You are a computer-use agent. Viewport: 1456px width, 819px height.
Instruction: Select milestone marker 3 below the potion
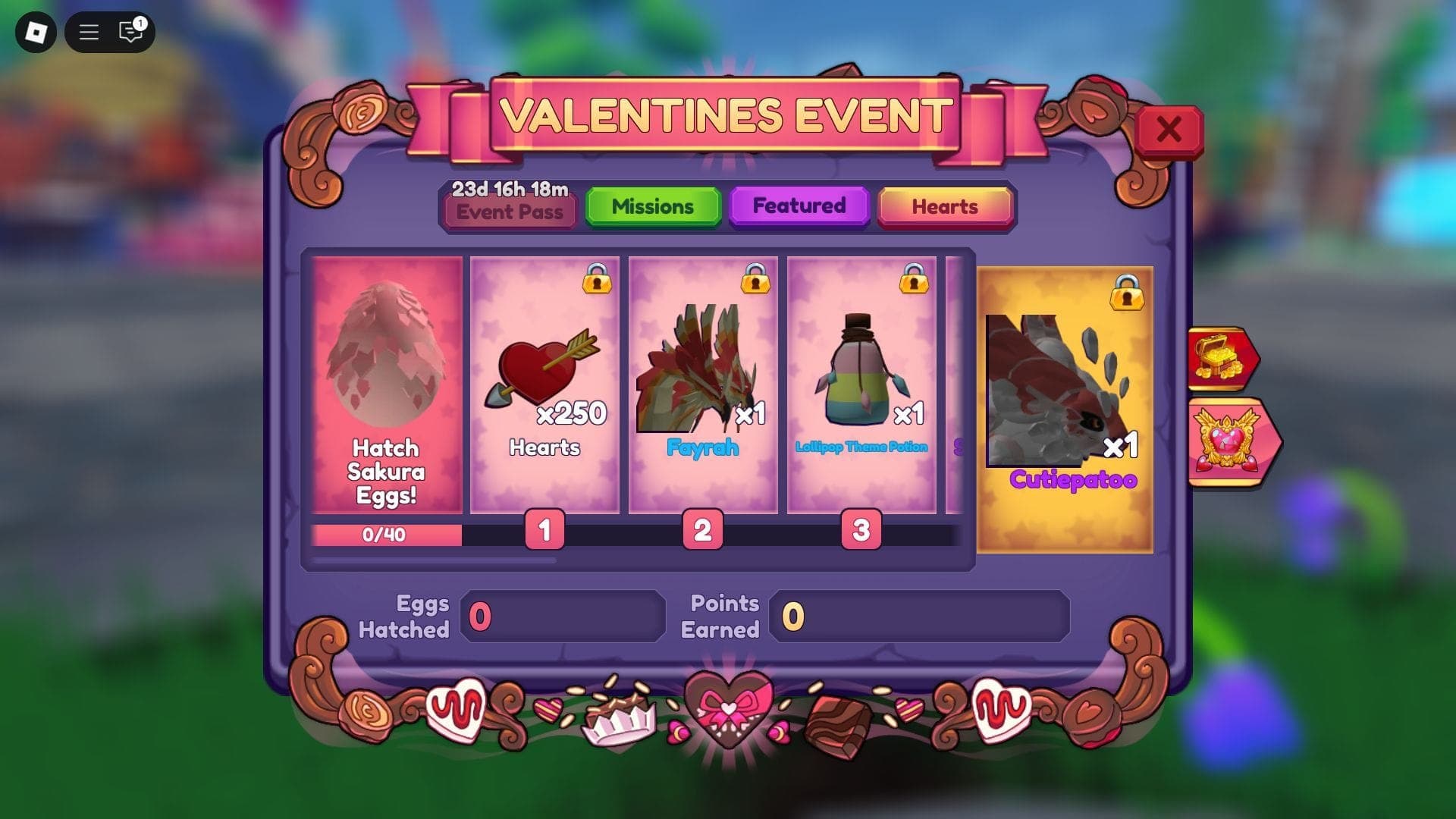pos(861,533)
